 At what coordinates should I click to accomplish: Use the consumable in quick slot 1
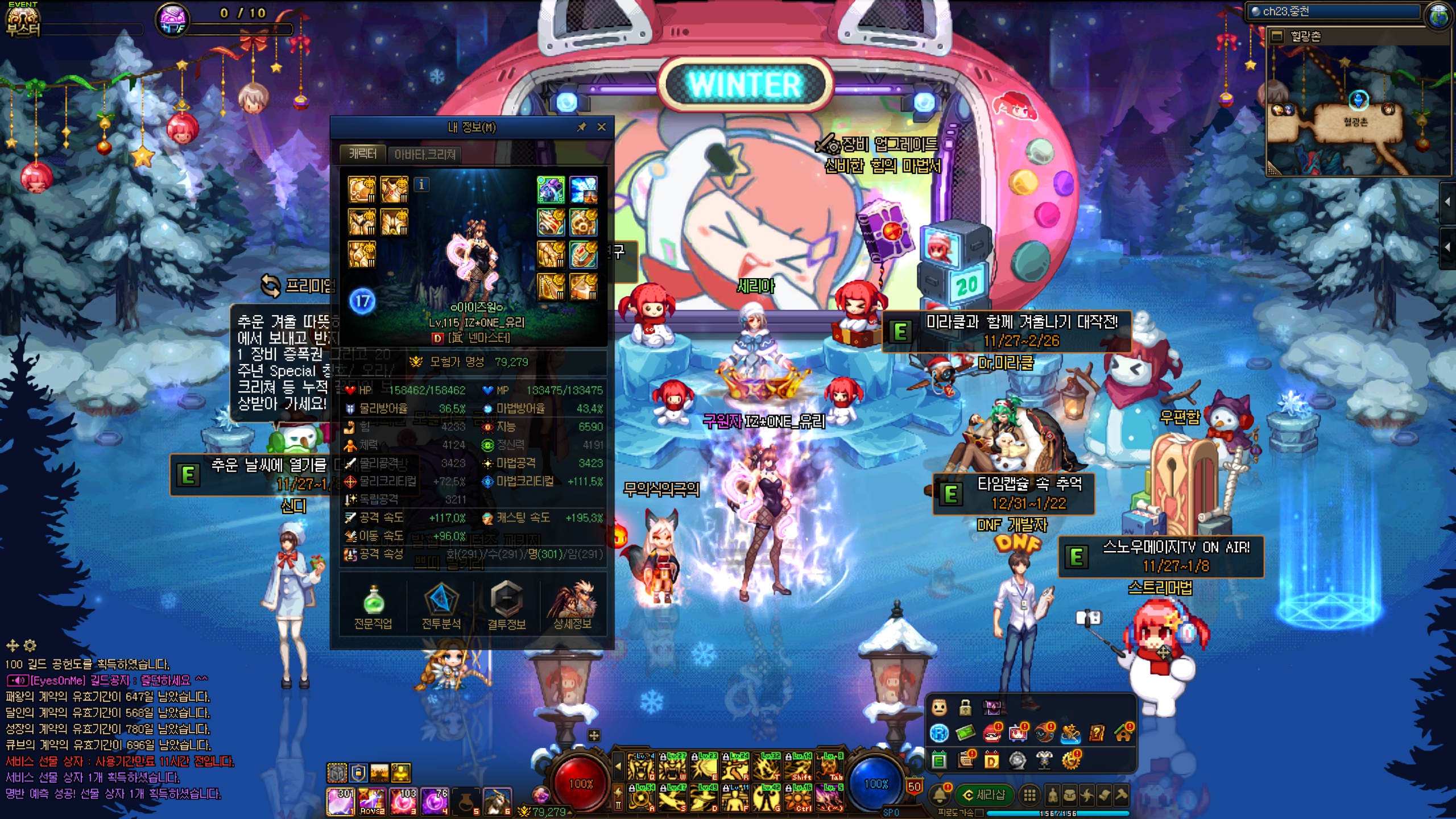click(340, 801)
